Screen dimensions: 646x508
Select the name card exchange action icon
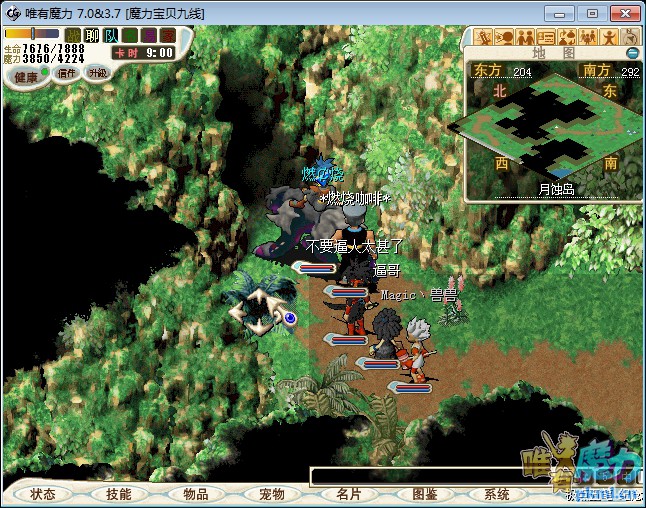coord(546,38)
